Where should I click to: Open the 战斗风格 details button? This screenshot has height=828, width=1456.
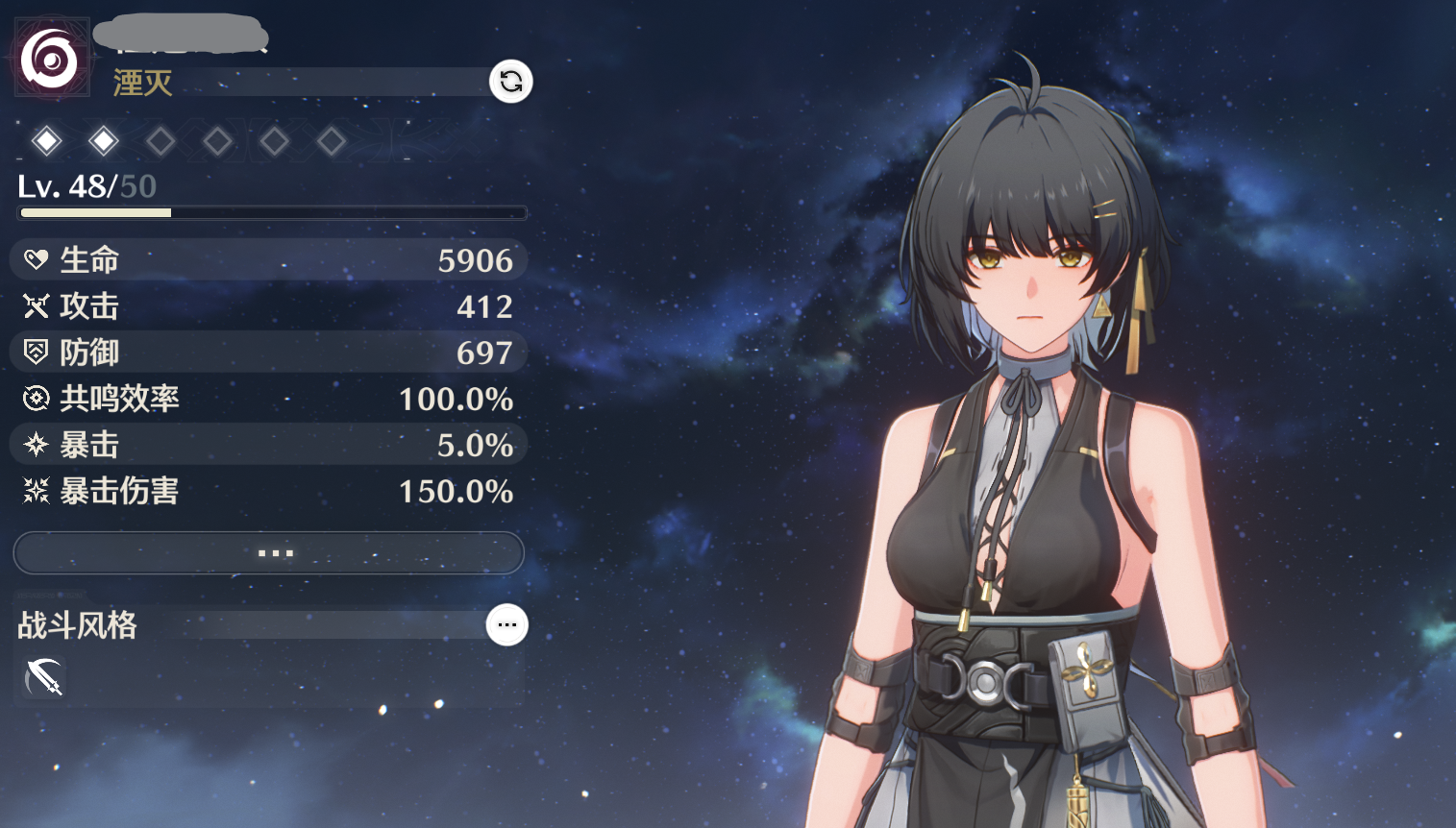(x=506, y=625)
